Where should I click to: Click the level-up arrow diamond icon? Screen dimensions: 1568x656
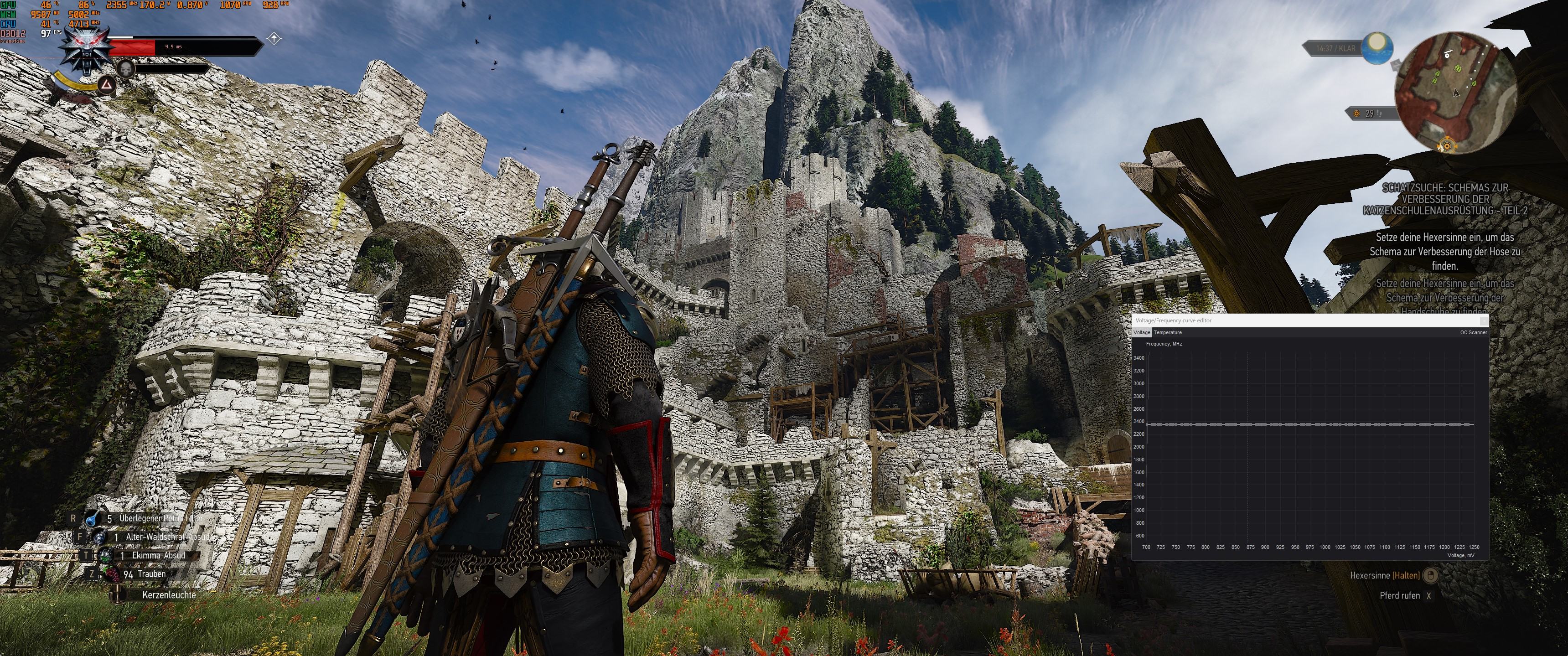point(274,39)
